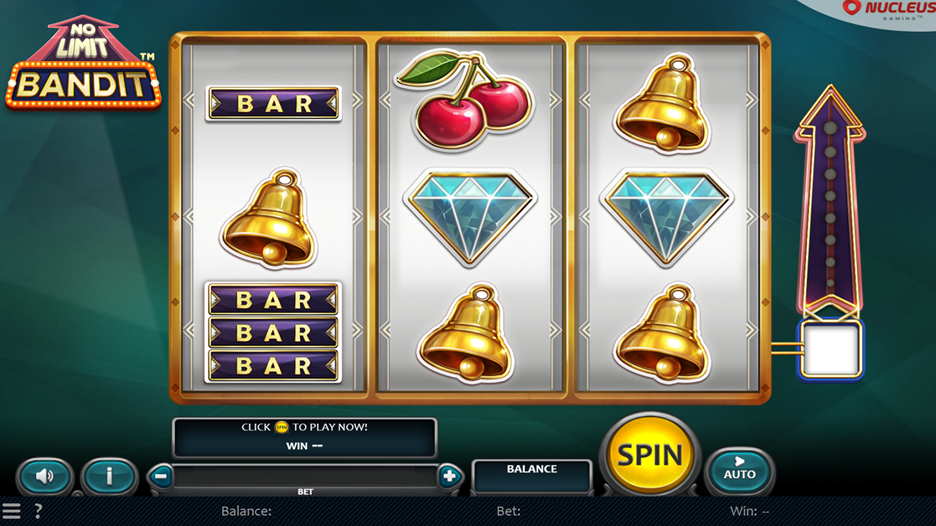The width and height of the screenshot is (936, 526).
Task: Open the hamburger menu
Action: click(11, 511)
